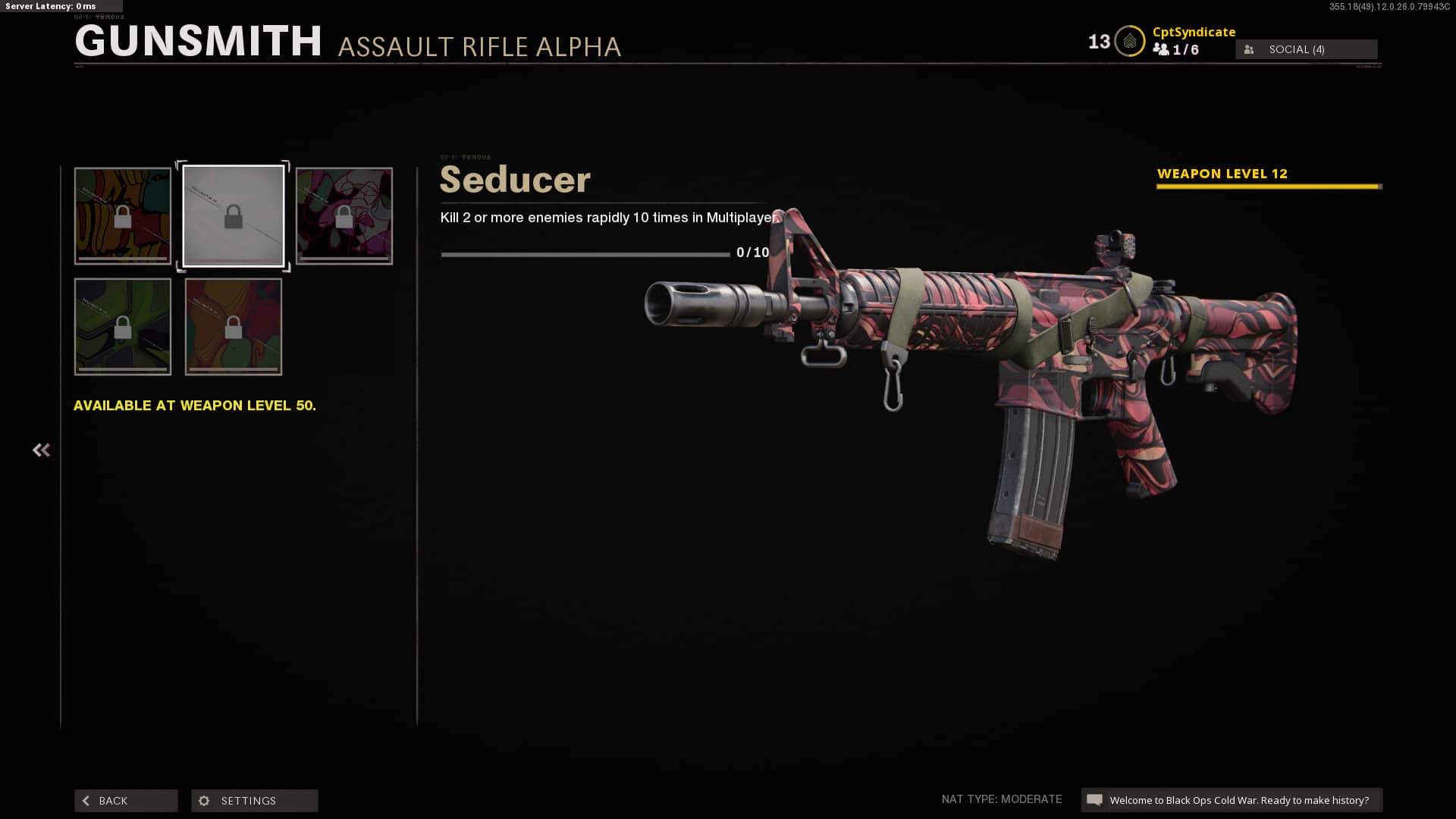Viewport: 1456px width, 819px height.
Task: Click the CptSyndicate player name
Action: tap(1194, 32)
